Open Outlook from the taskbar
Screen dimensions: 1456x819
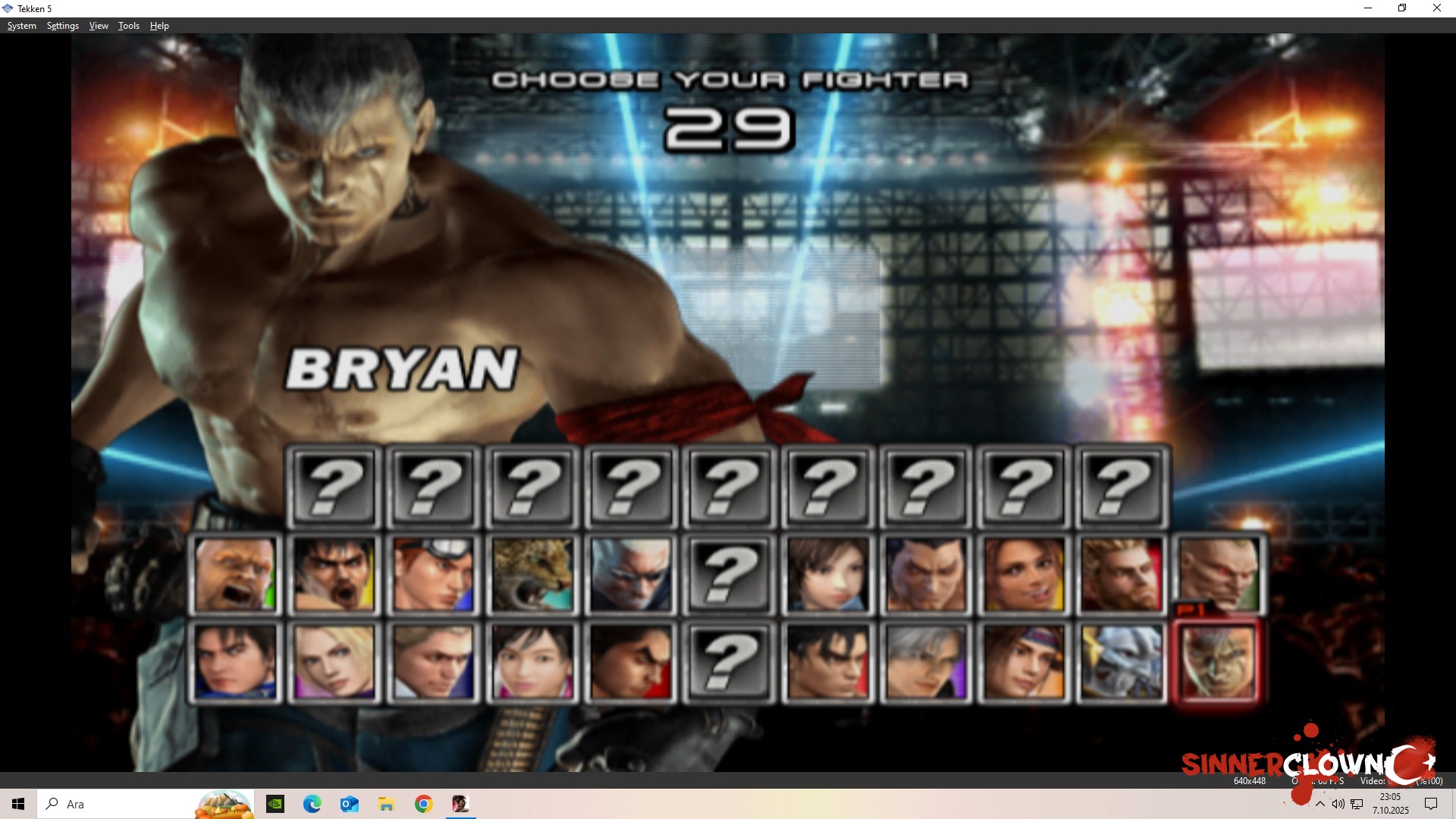click(x=349, y=803)
